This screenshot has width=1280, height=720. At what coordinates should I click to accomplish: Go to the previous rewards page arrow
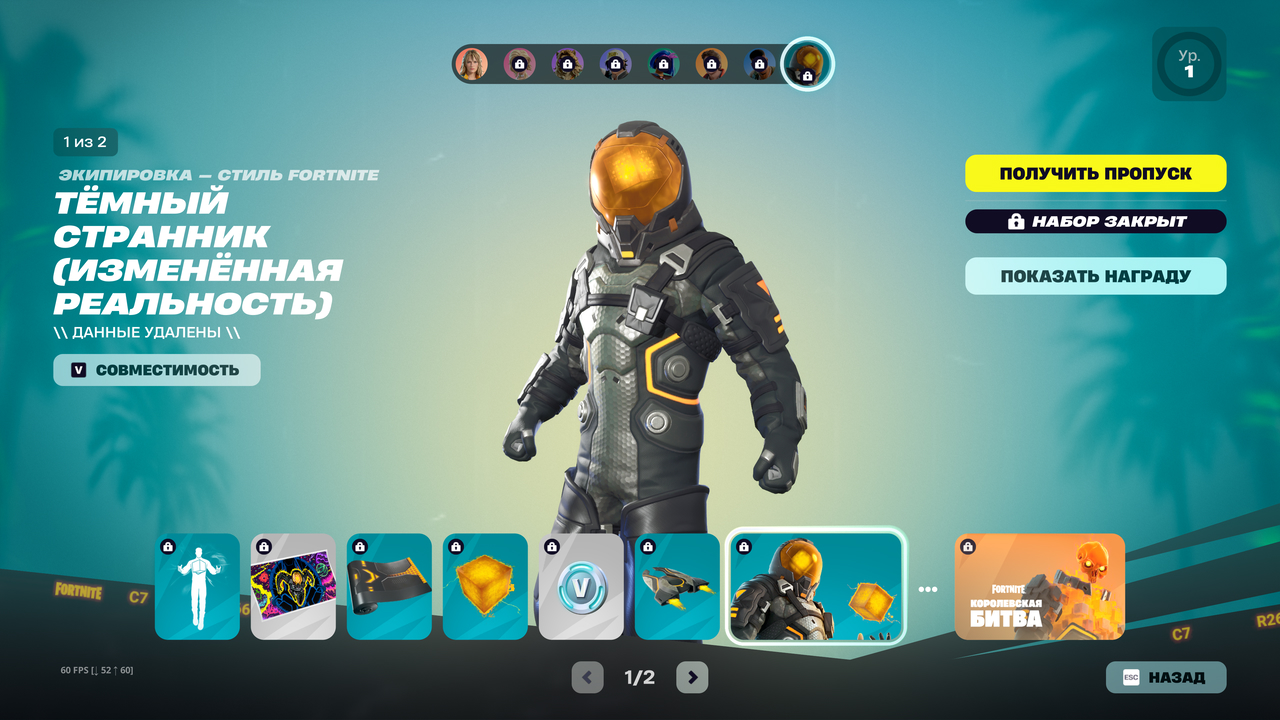coord(588,677)
